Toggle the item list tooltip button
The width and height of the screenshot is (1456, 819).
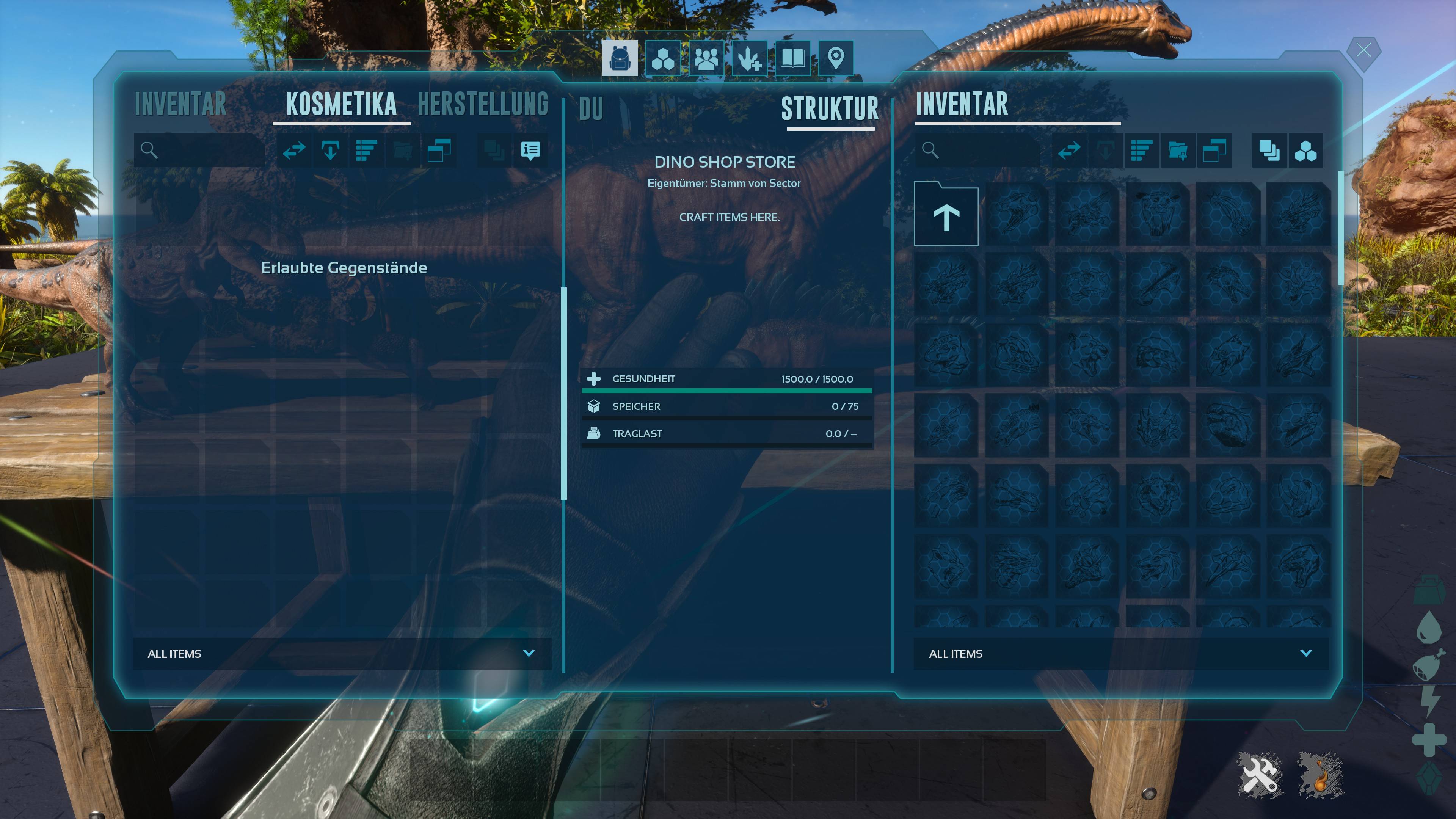(x=530, y=151)
